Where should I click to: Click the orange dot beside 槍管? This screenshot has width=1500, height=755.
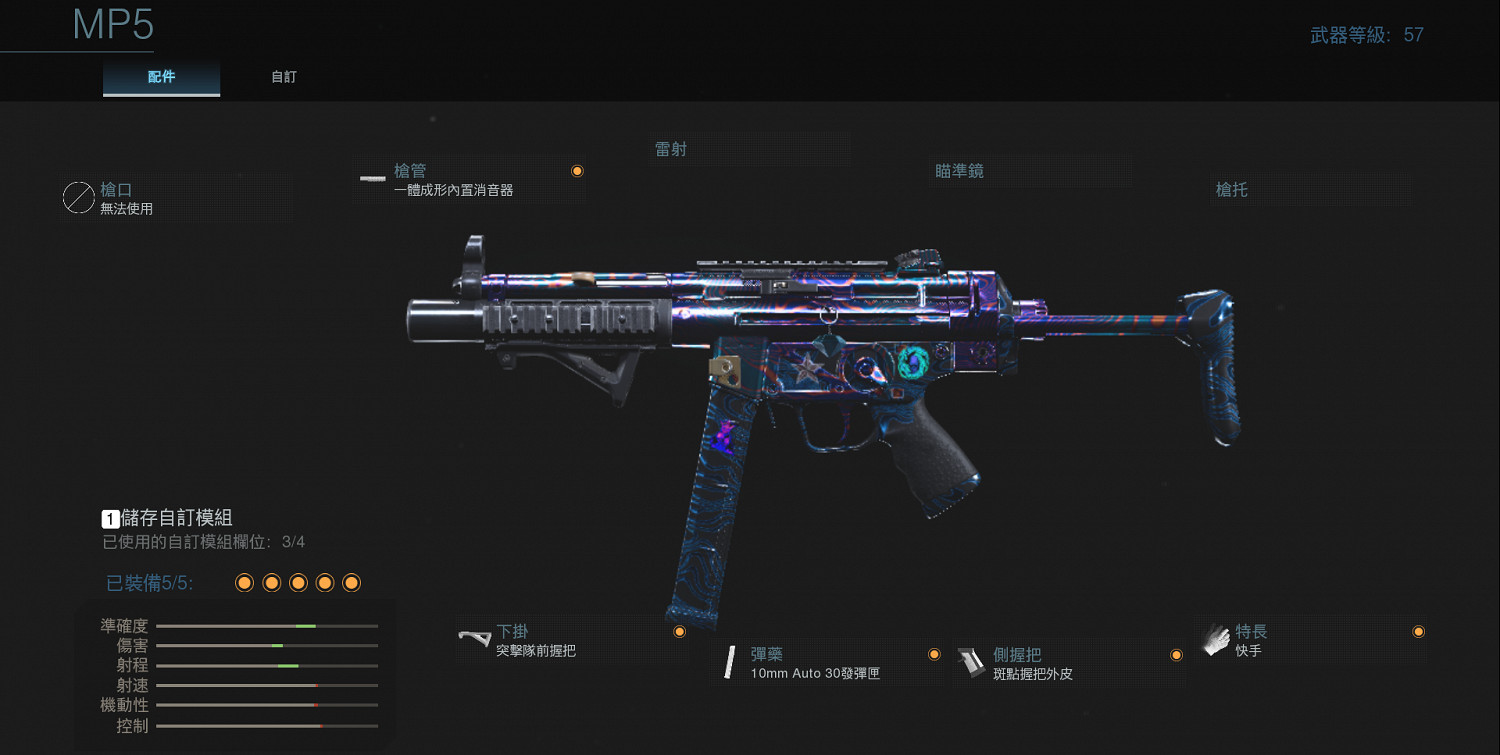578,171
